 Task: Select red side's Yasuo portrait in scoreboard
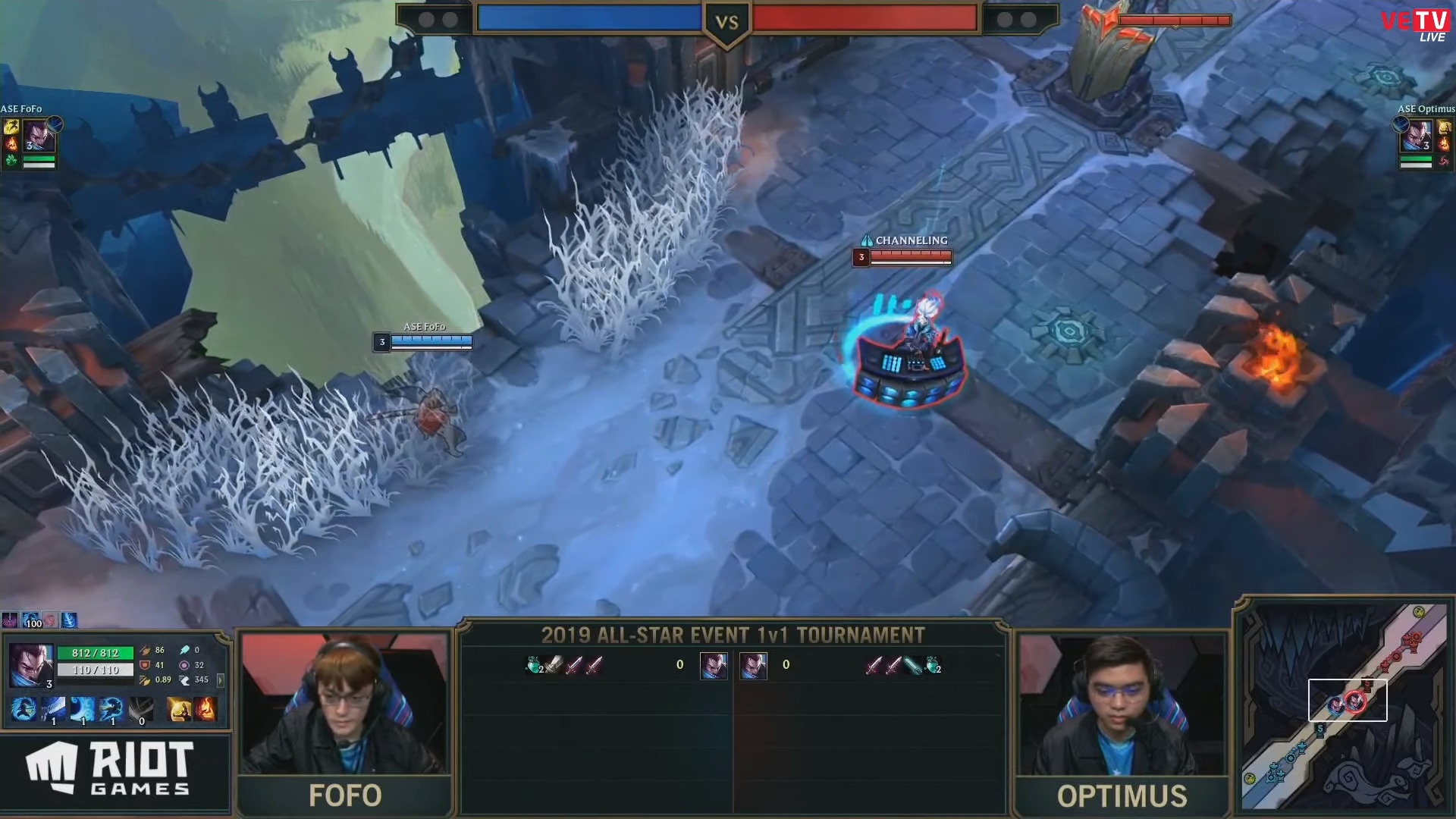click(753, 665)
